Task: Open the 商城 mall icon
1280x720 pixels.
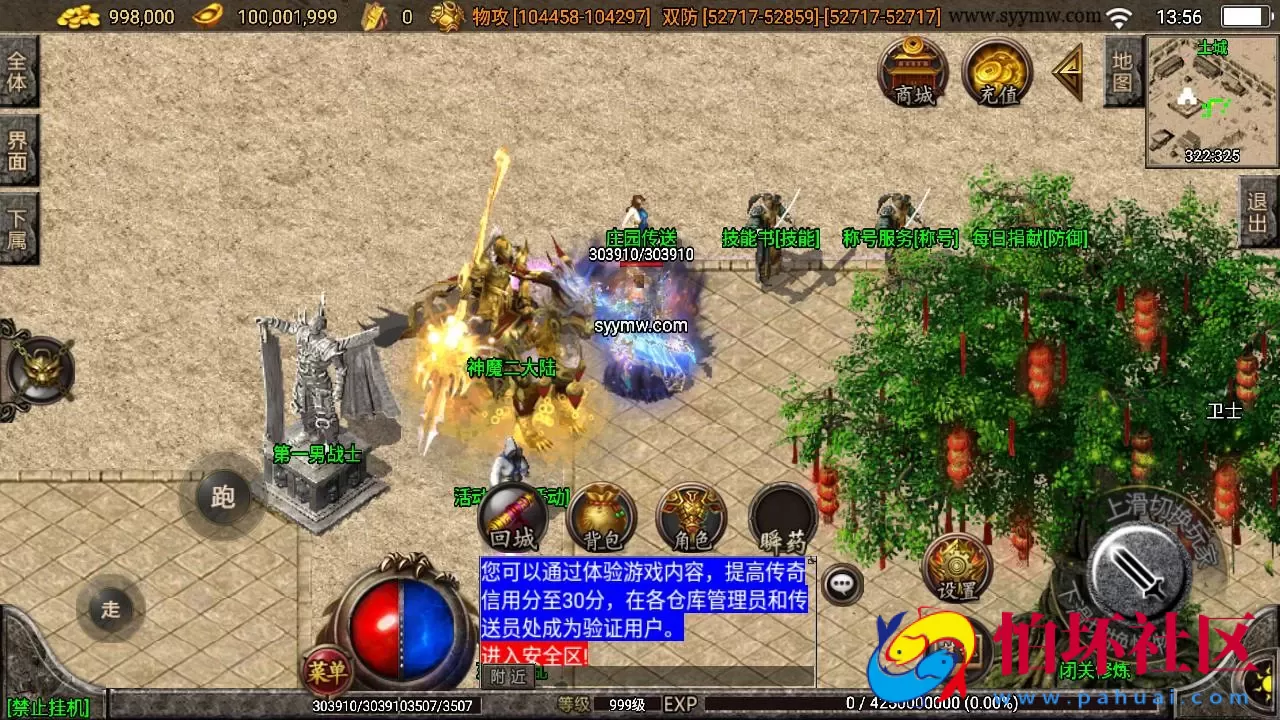Action: point(911,72)
